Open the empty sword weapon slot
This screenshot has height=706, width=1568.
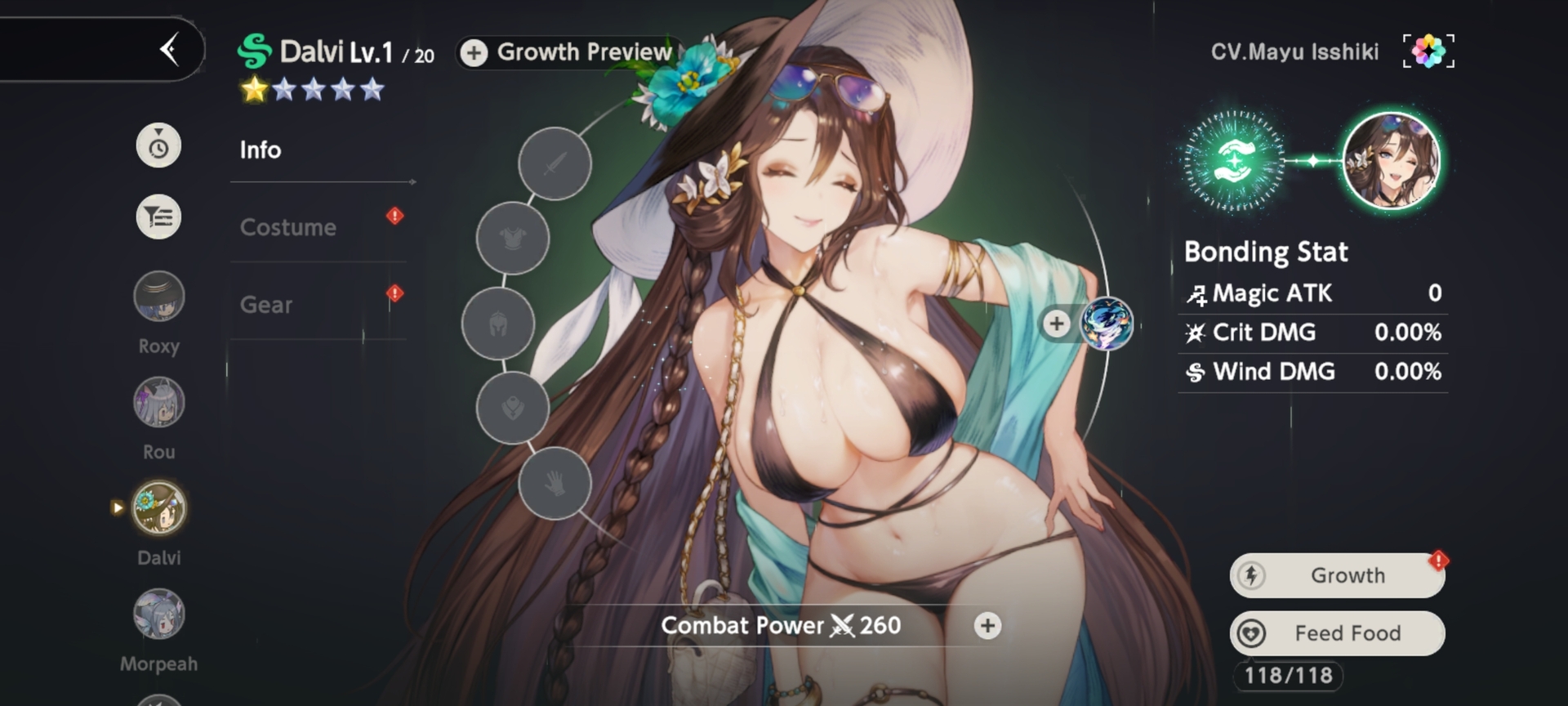click(555, 163)
